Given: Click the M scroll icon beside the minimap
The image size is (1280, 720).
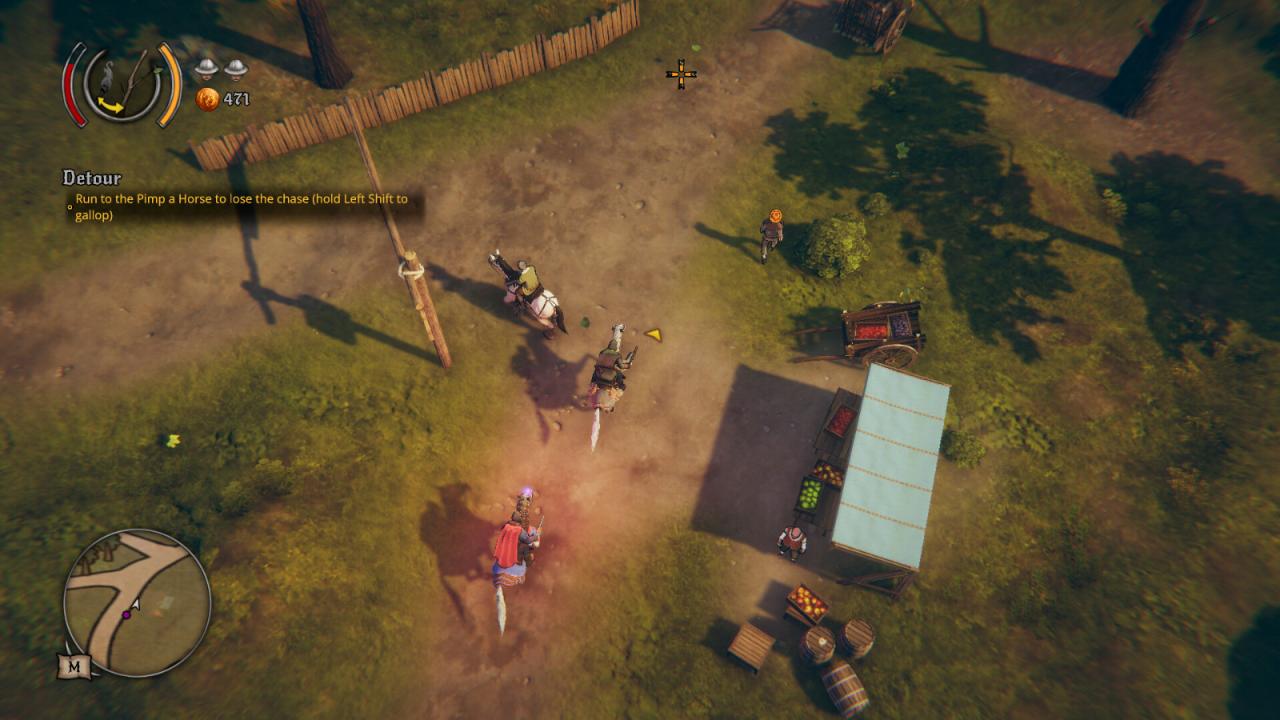Looking at the screenshot, I should point(74,665).
